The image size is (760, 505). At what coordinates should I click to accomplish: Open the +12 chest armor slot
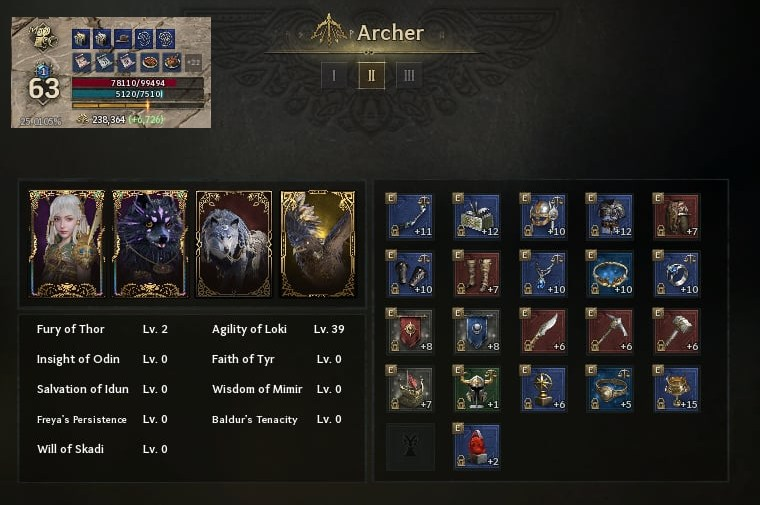coord(609,216)
